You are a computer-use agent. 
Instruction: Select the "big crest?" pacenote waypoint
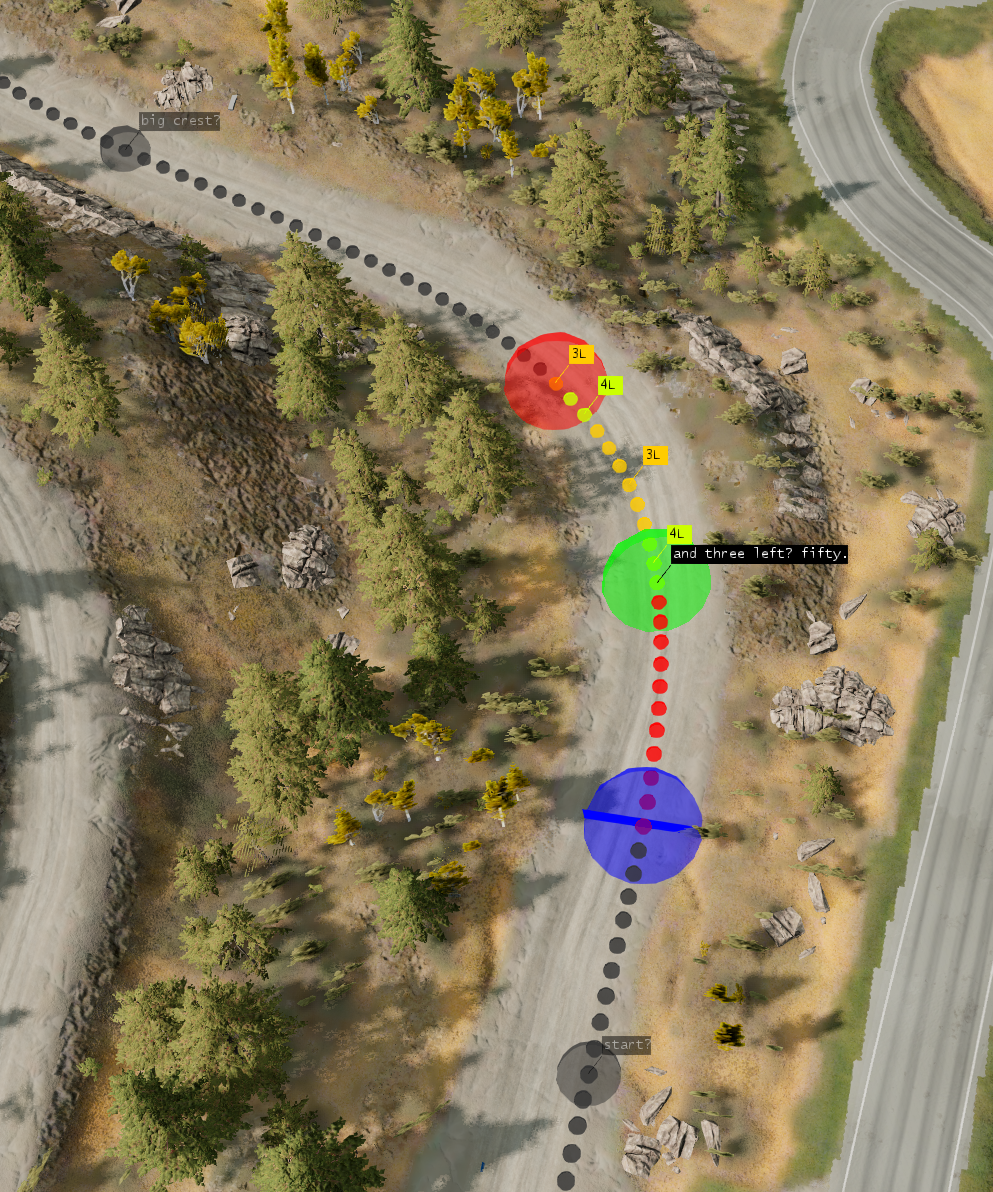click(x=125, y=150)
